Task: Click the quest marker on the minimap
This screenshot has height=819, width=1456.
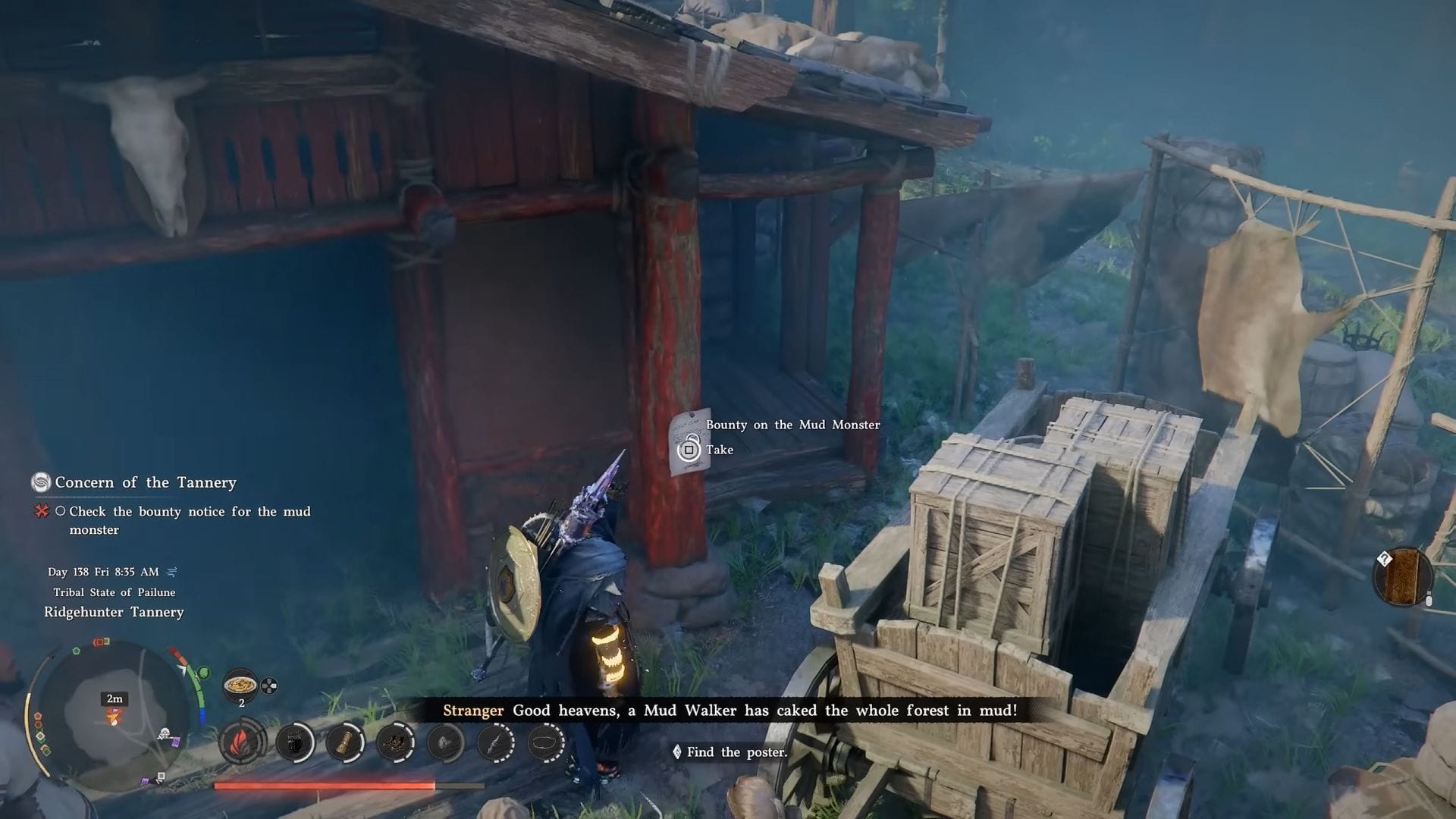Action: tap(114, 717)
